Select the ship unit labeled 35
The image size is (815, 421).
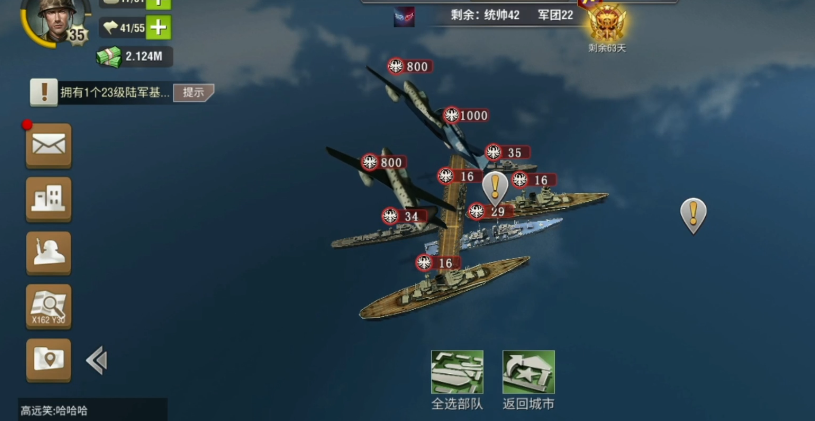506,153
